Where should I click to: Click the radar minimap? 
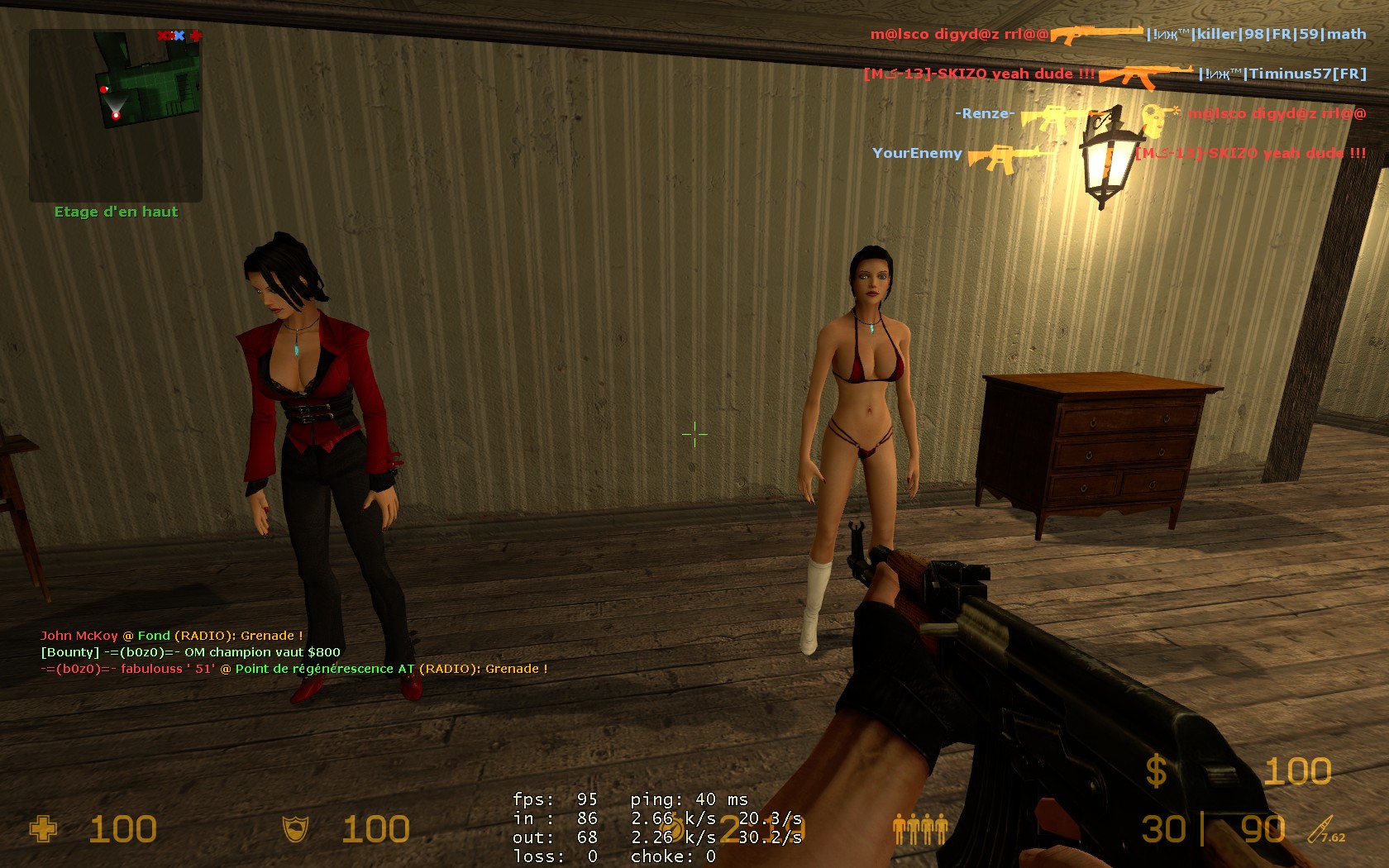(x=116, y=116)
